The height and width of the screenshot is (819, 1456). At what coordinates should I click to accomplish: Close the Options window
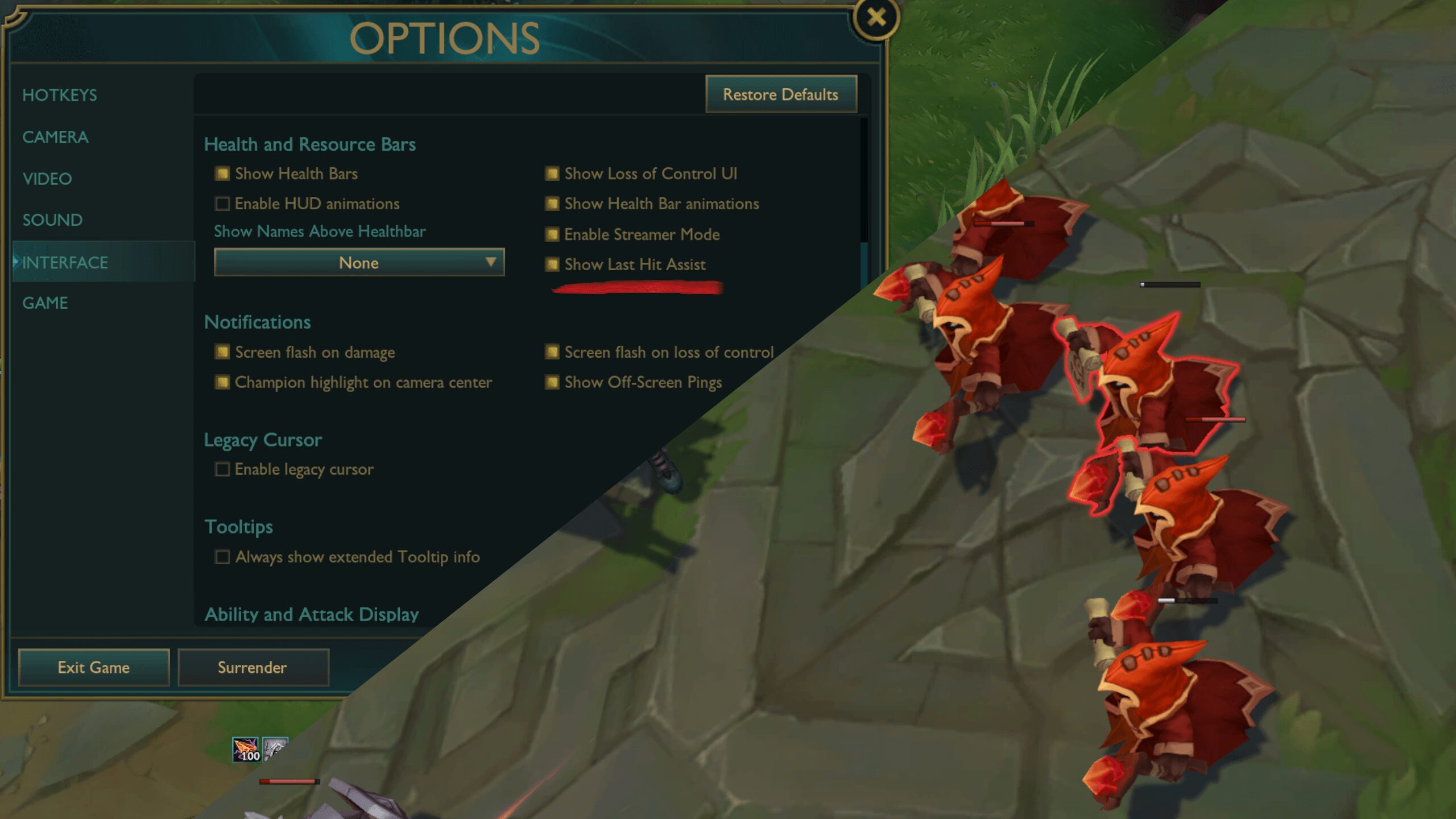coord(876,18)
